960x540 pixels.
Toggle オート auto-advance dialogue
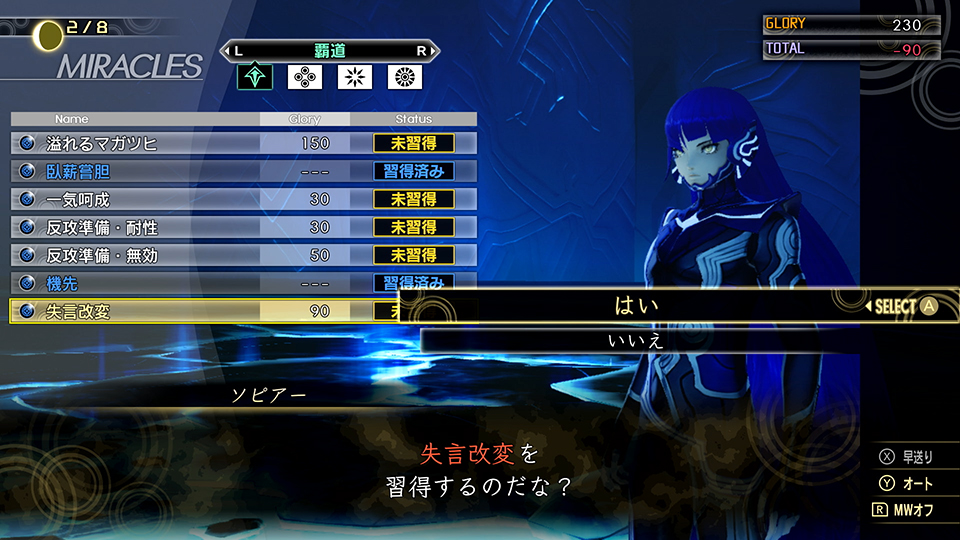906,484
